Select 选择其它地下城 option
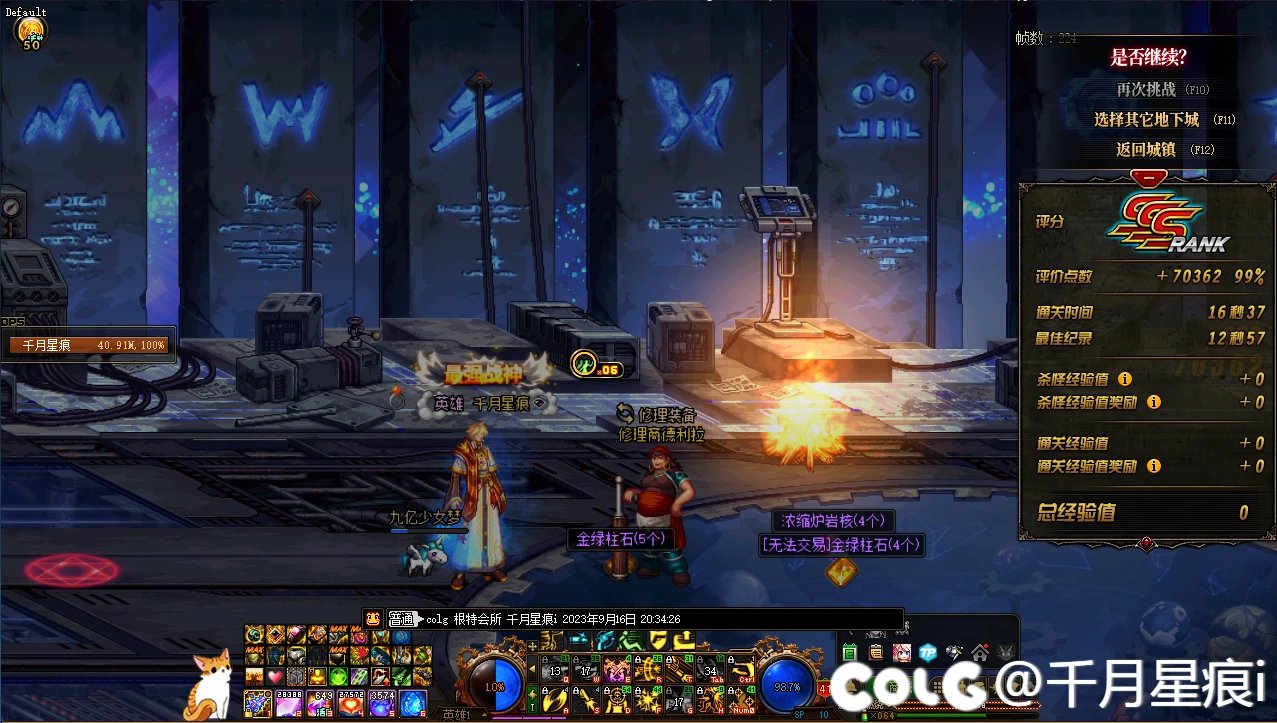The width and height of the screenshot is (1277, 723). (x=1146, y=119)
